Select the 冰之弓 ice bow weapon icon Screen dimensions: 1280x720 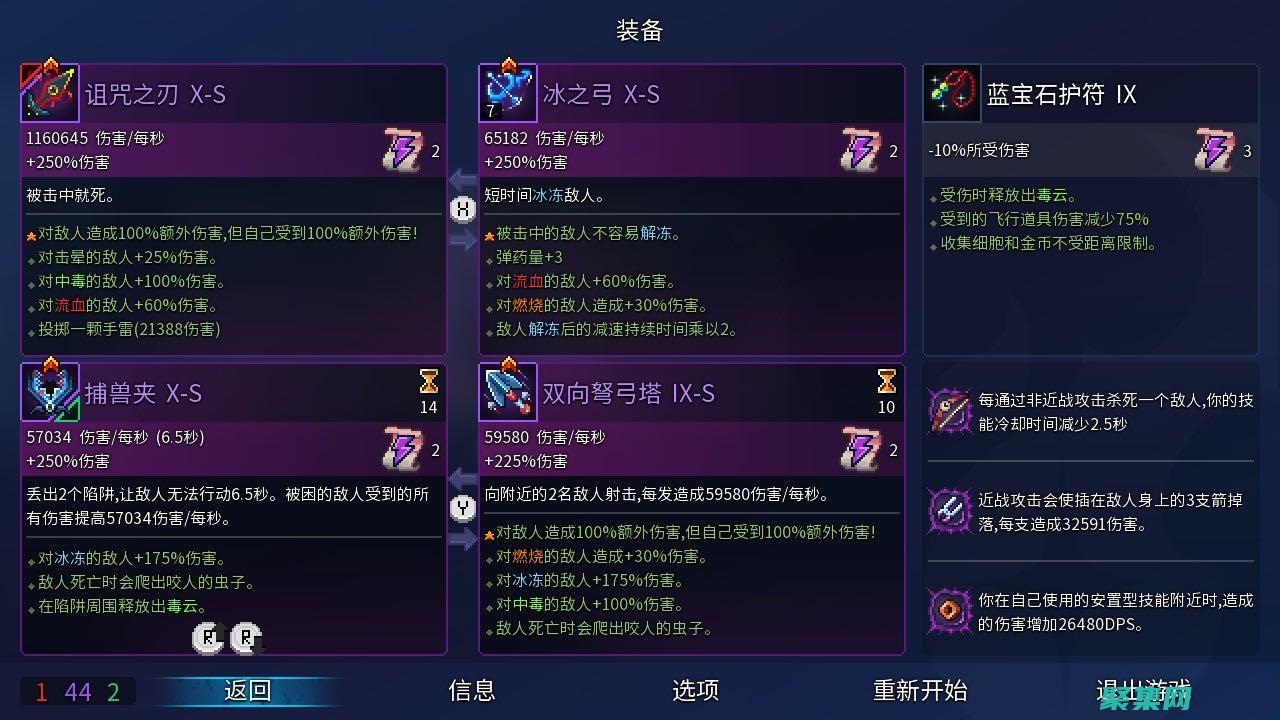point(508,91)
